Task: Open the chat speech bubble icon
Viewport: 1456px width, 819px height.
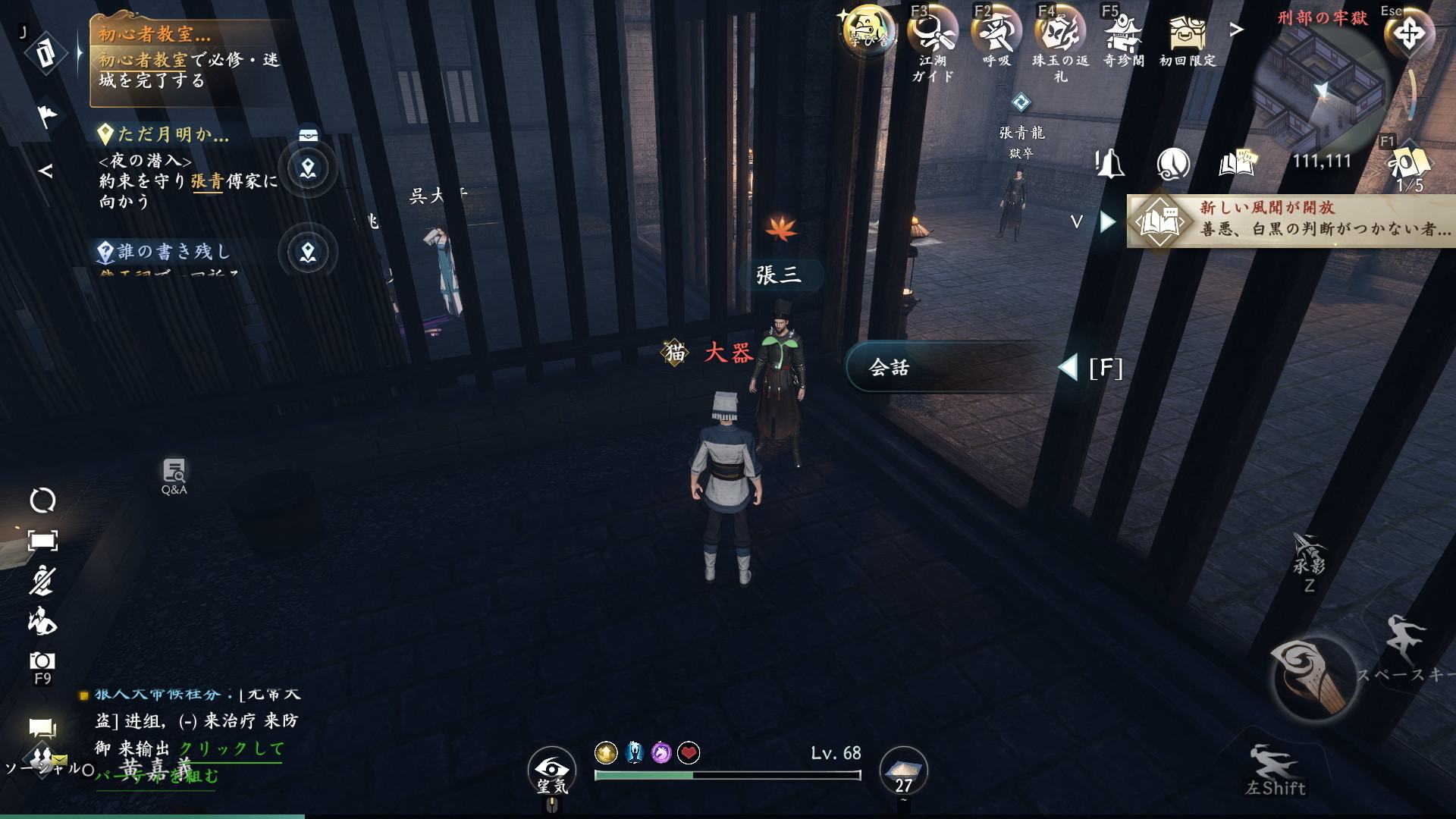Action: [42, 730]
